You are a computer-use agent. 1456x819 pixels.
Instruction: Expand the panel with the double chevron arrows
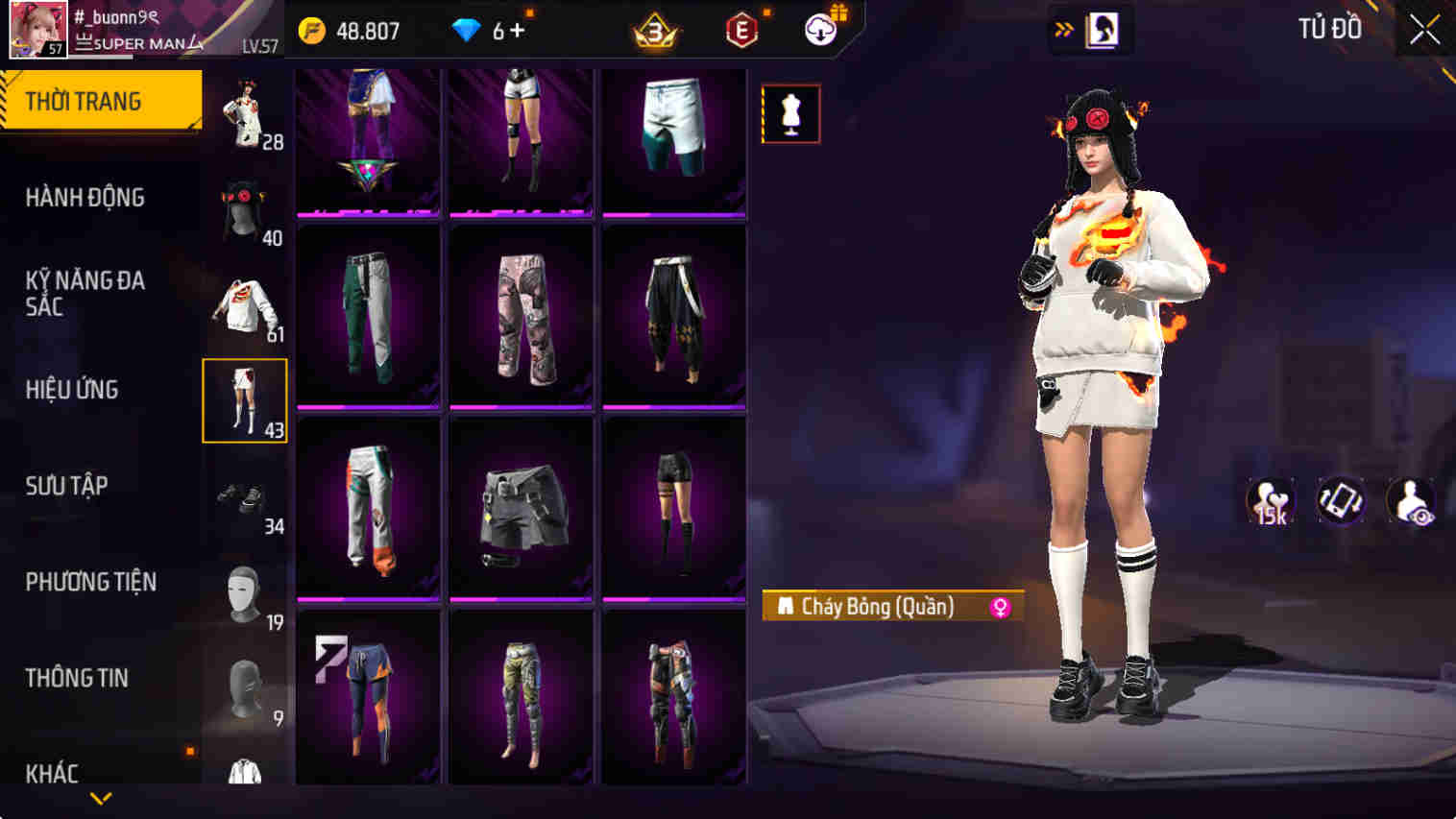pyautogui.click(x=1061, y=29)
